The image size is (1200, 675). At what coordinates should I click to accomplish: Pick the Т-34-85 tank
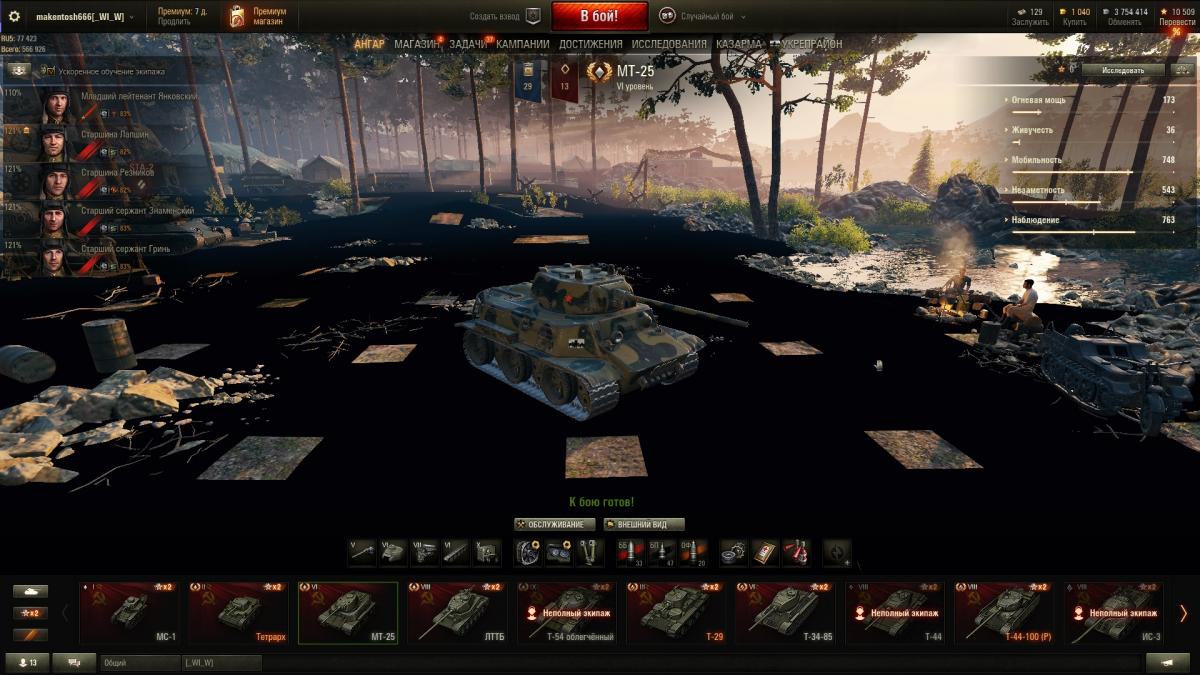(785, 612)
